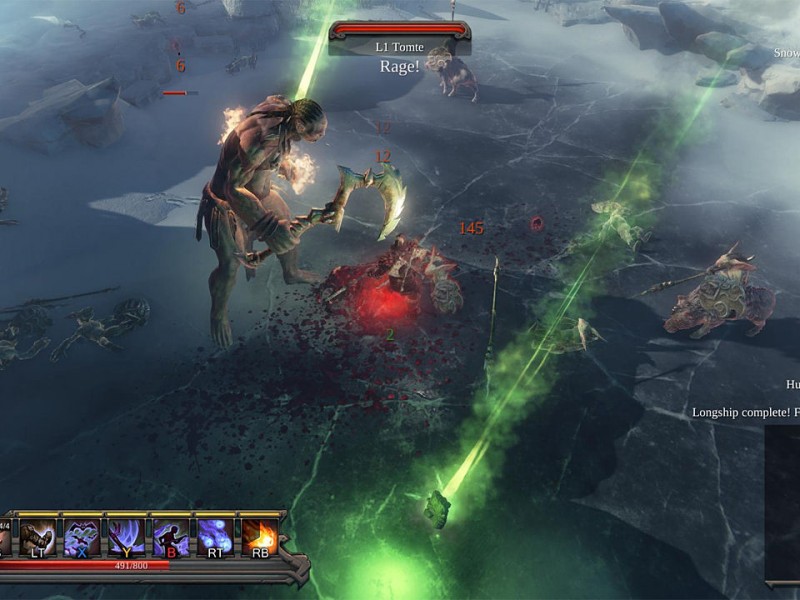
Task: Activate the fiery burst skill icon
Action: (259, 537)
